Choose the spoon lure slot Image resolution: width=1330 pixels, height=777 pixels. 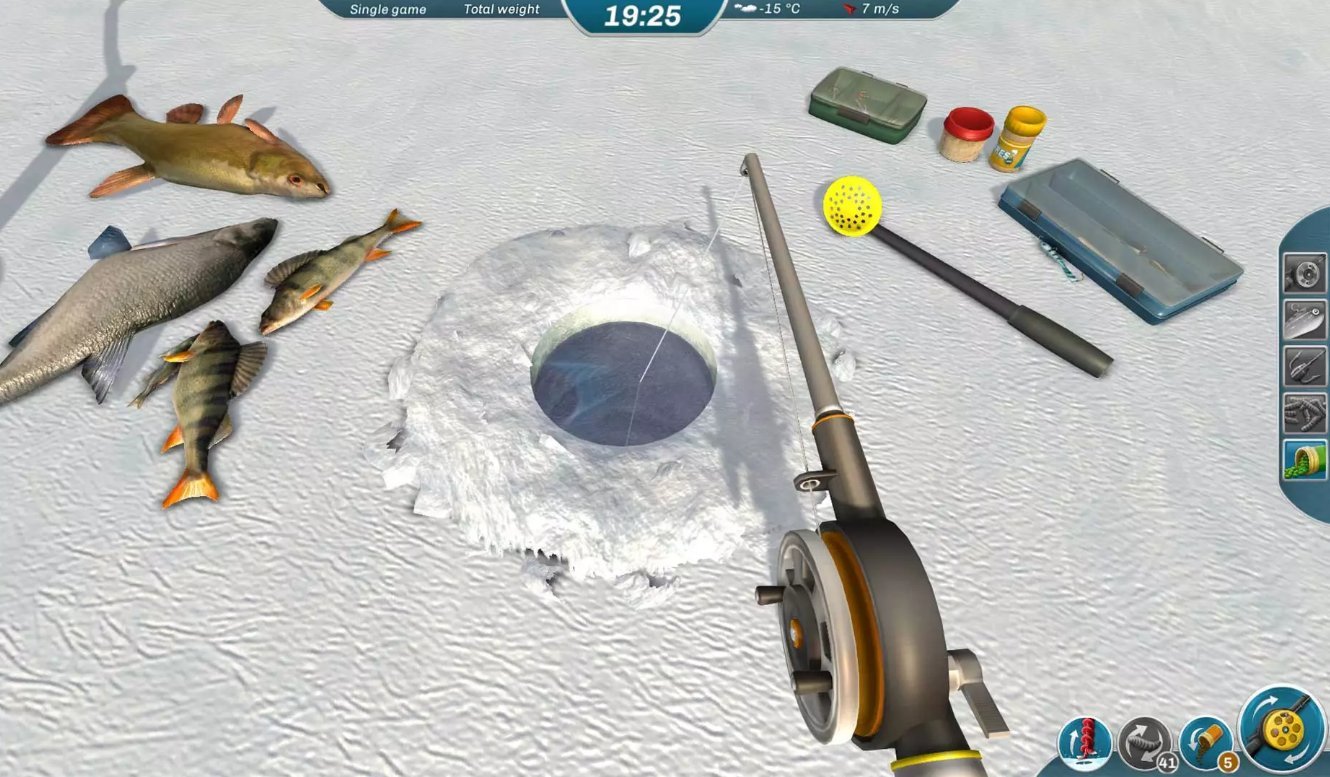pyautogui.click(x=1304, y=320)
